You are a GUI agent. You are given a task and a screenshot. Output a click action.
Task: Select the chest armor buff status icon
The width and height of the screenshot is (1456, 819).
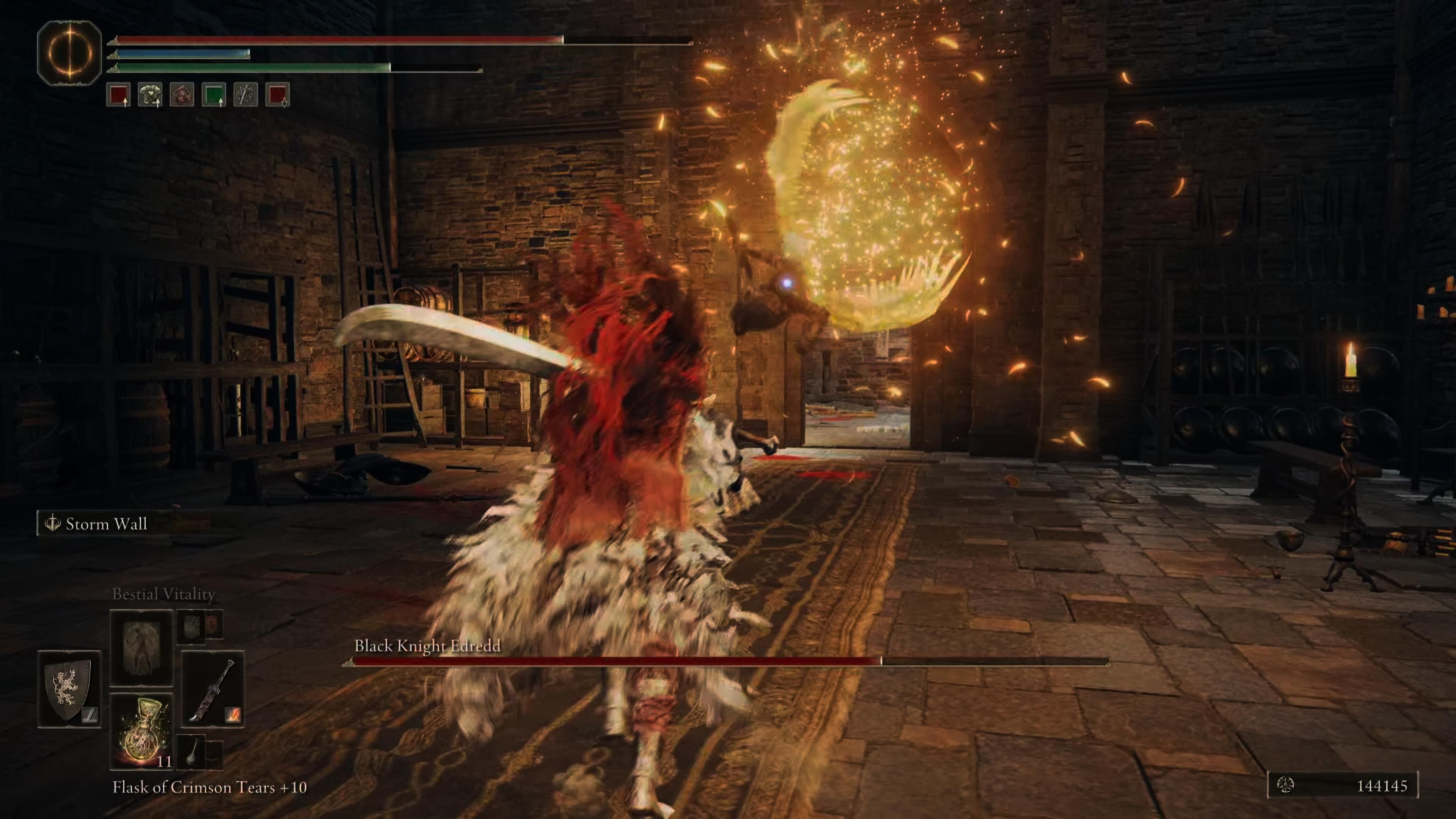(151, 94)
